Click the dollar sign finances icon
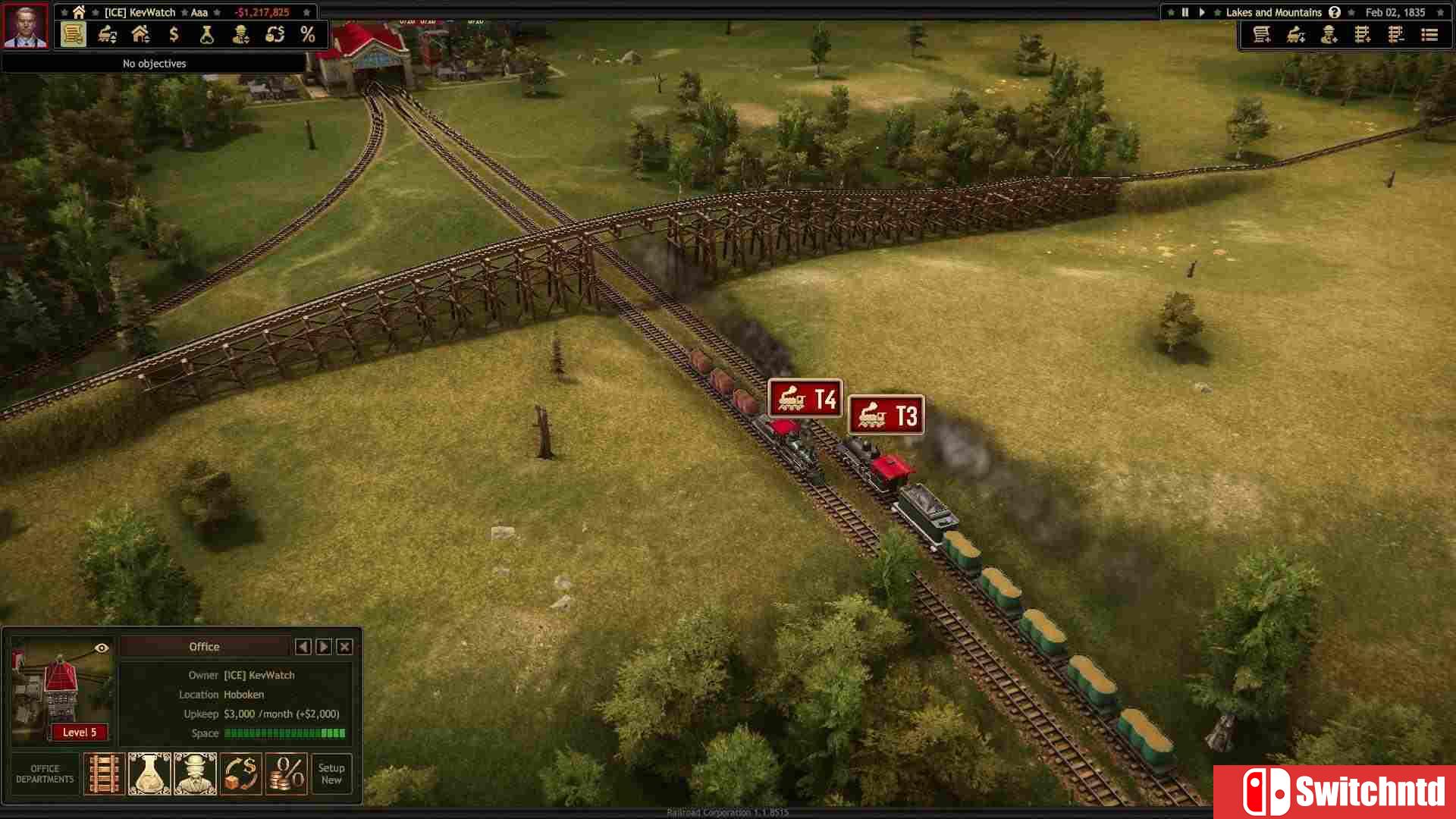1456x819 pixels. [x=174, y=33]
